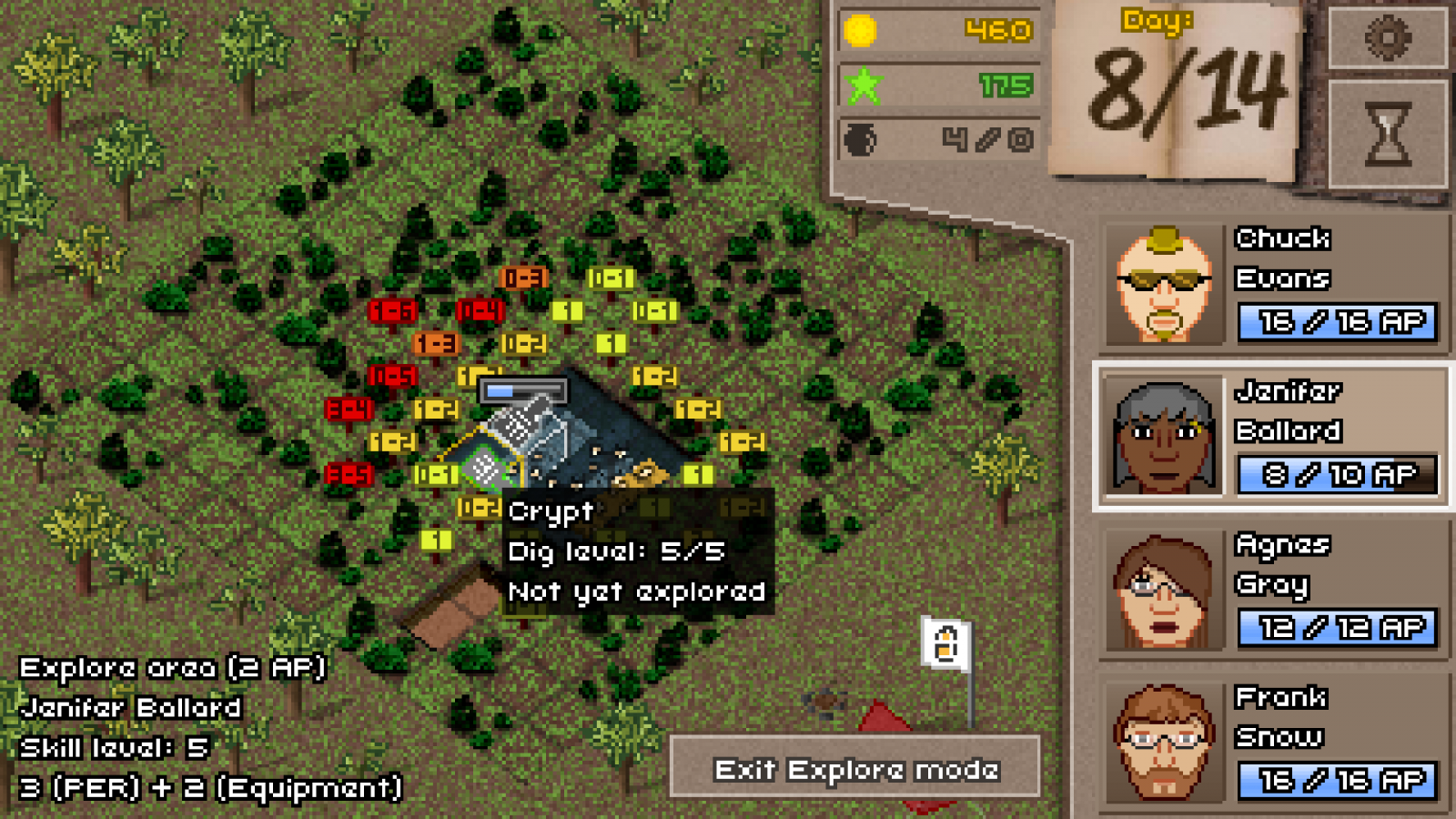Select Chuck Evans' character card
Viewport: 1456px width, 819px height.
(1272, 284)
